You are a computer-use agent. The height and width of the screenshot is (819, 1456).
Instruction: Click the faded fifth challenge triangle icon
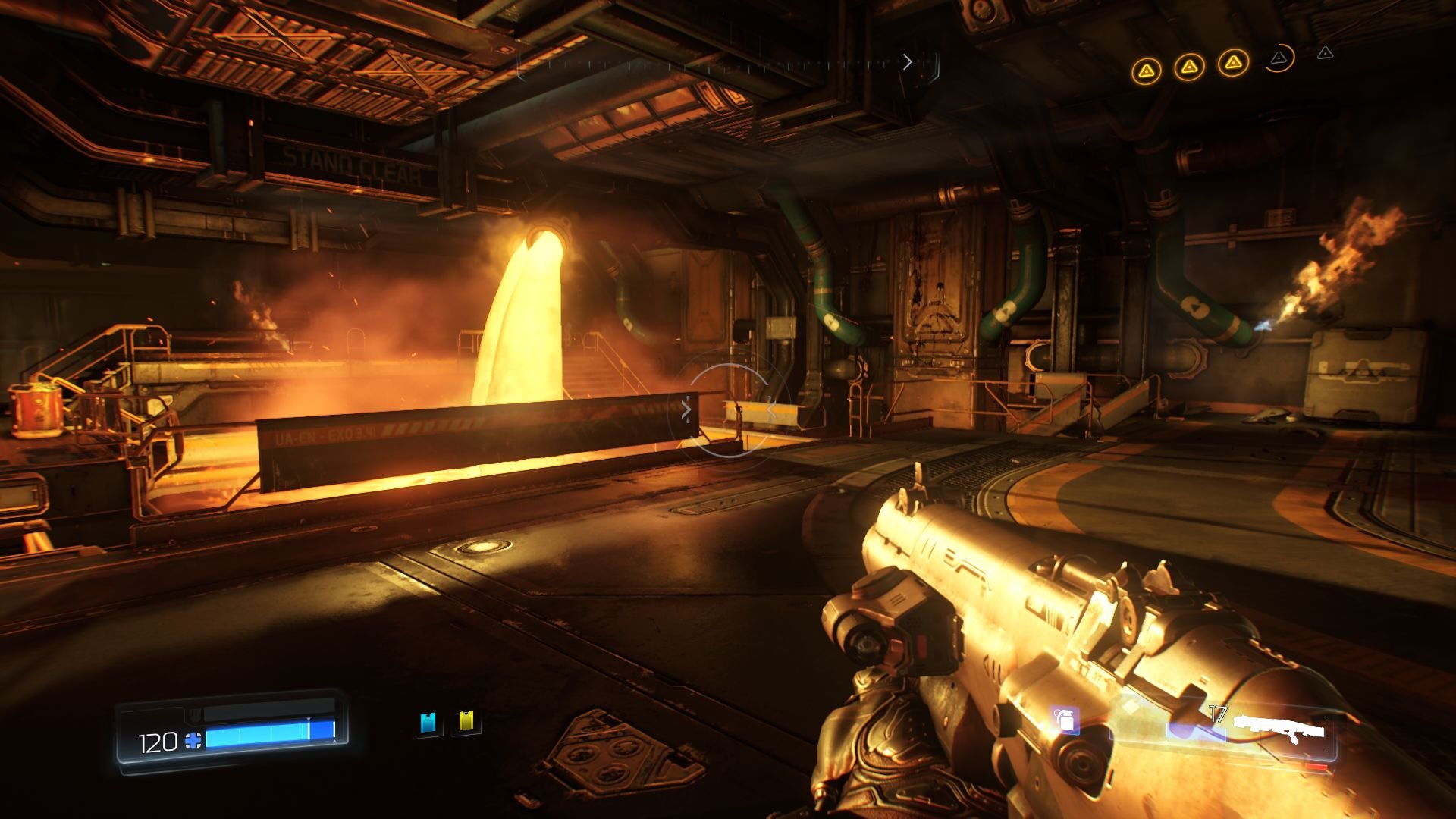click(x=1325, y=55)
